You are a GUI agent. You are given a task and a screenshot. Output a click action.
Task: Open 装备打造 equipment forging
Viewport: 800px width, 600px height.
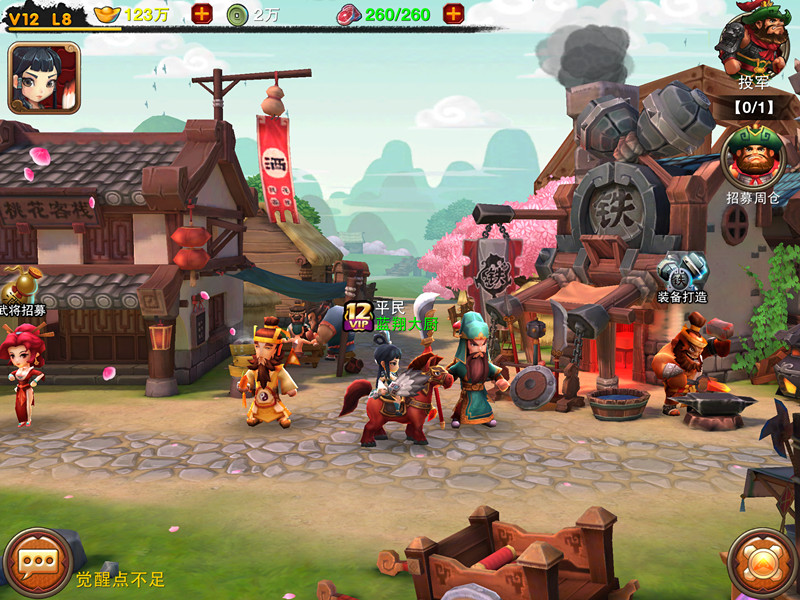pyautogui.click(x=683, y=272)
